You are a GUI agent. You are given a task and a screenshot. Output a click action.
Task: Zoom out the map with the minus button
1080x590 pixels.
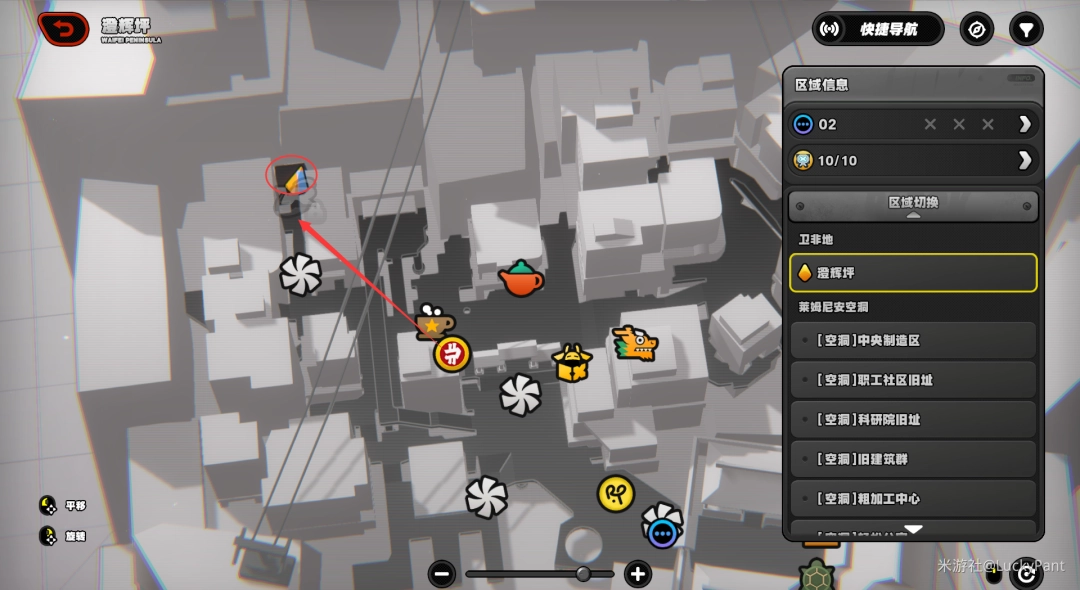pyautogui.click(x=442, y=574)
